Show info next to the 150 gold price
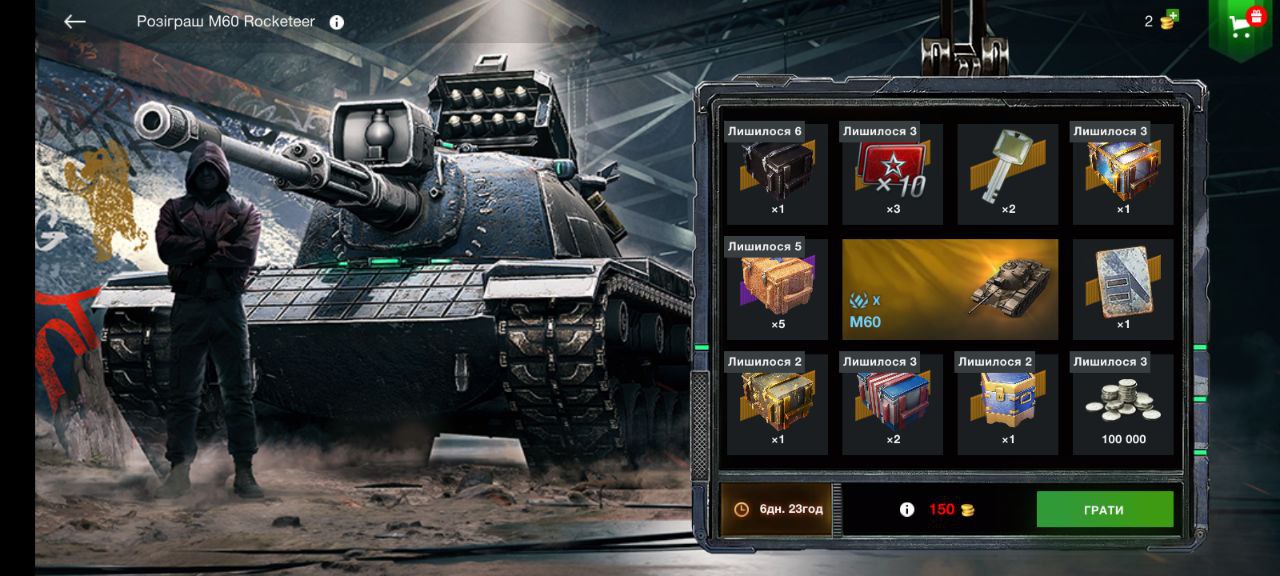The image size is (1280, 576). click(x=907, y=509)
